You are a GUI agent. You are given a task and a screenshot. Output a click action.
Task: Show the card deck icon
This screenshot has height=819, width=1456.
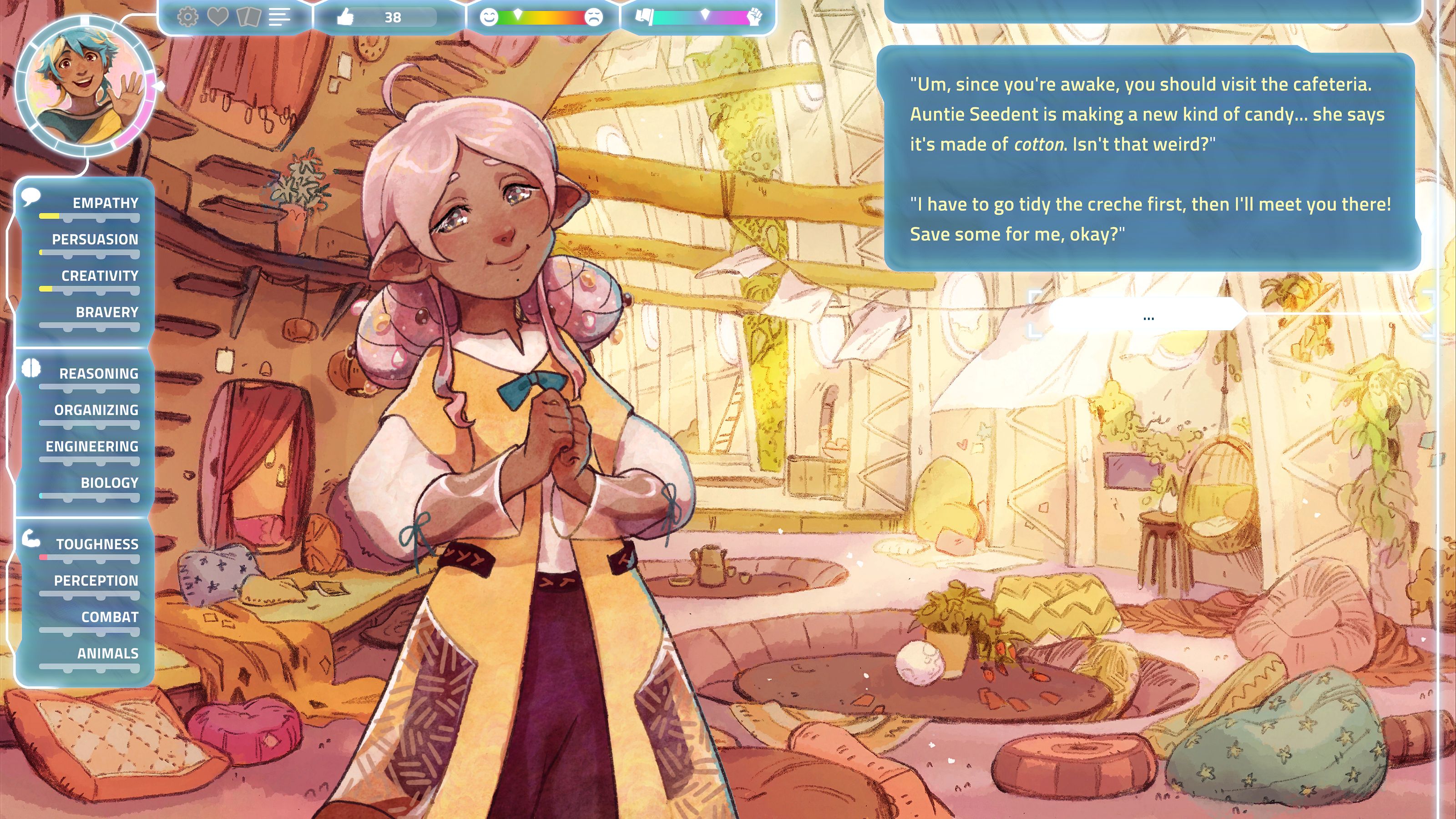248,17
